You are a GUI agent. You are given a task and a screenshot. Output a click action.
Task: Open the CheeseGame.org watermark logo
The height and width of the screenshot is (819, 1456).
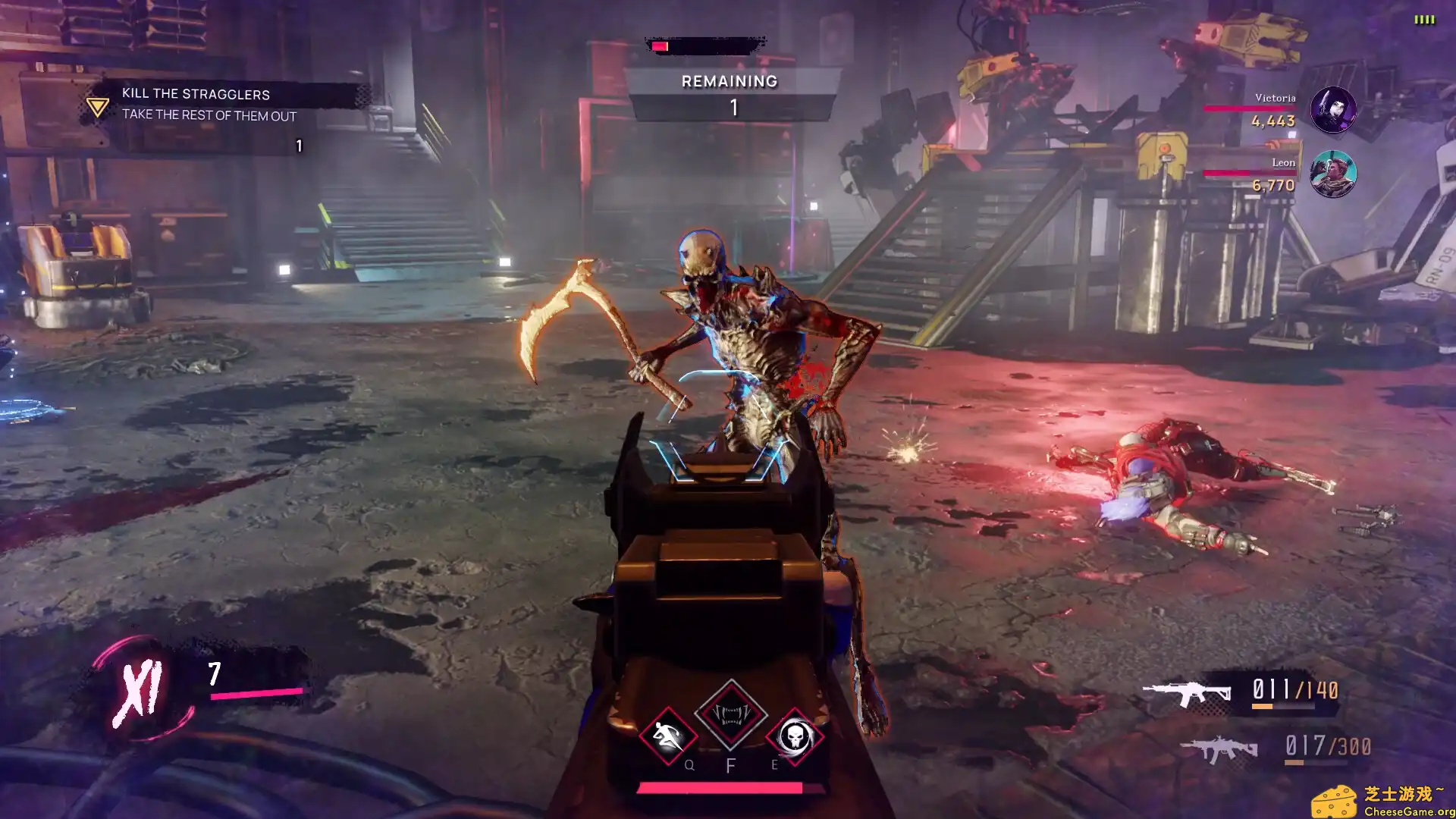(x=1383, y=802)
